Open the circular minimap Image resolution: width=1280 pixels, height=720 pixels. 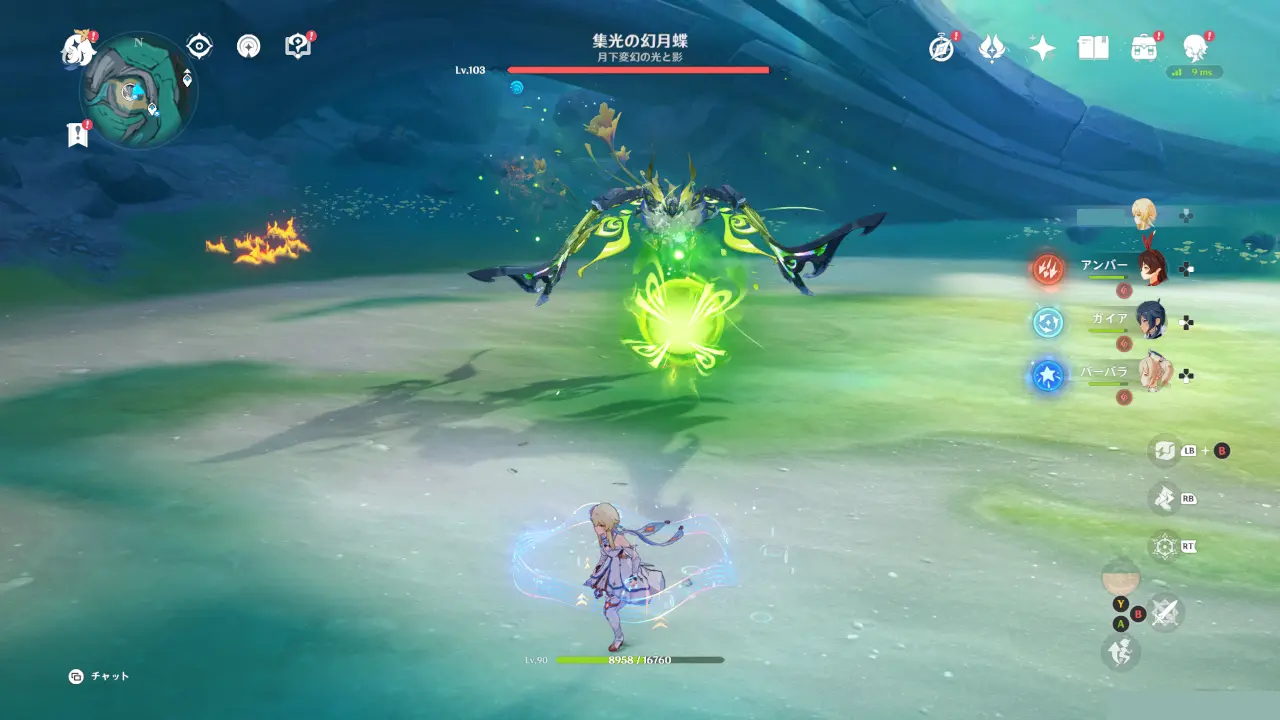[x=138, y=91]
